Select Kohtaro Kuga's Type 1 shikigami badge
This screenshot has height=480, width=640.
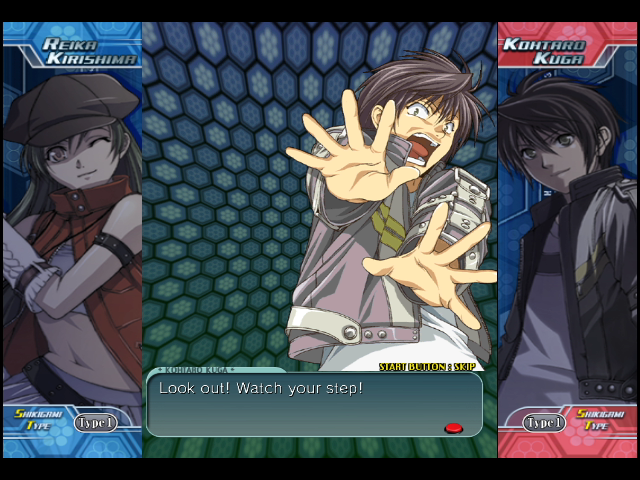(544, 423)
